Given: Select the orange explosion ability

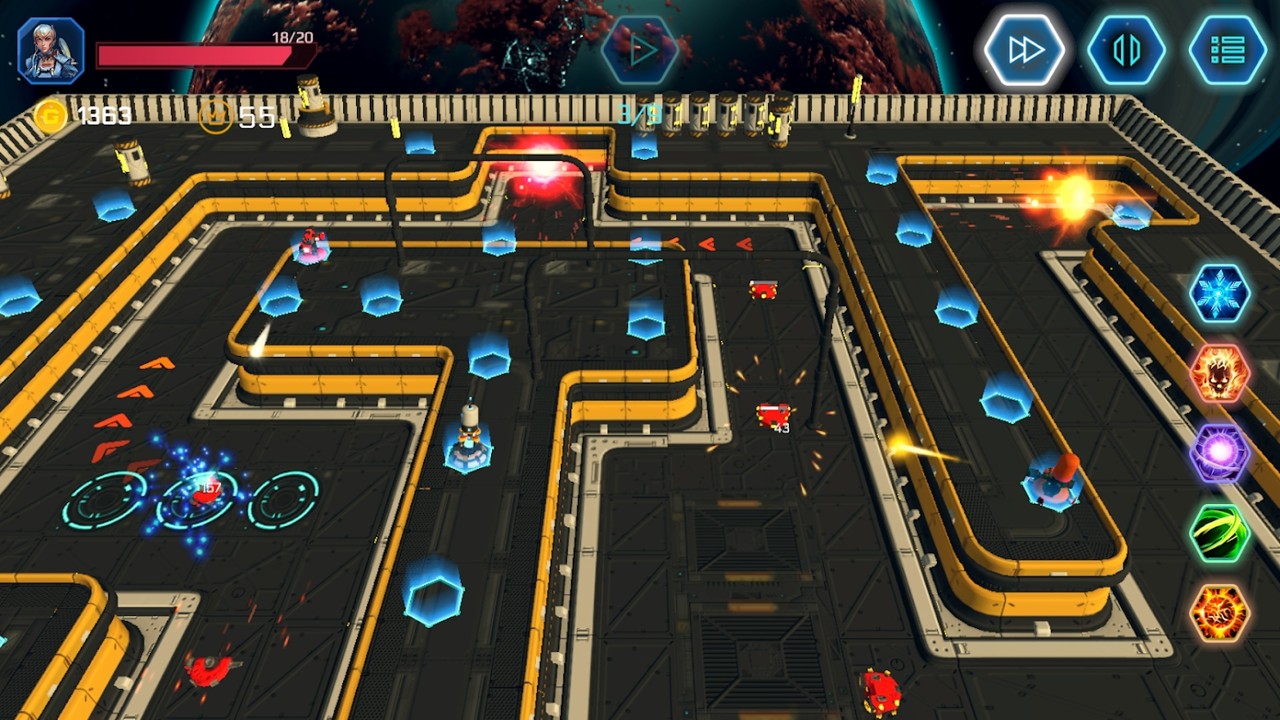Looking at the screenshot, I should 1220,613.
